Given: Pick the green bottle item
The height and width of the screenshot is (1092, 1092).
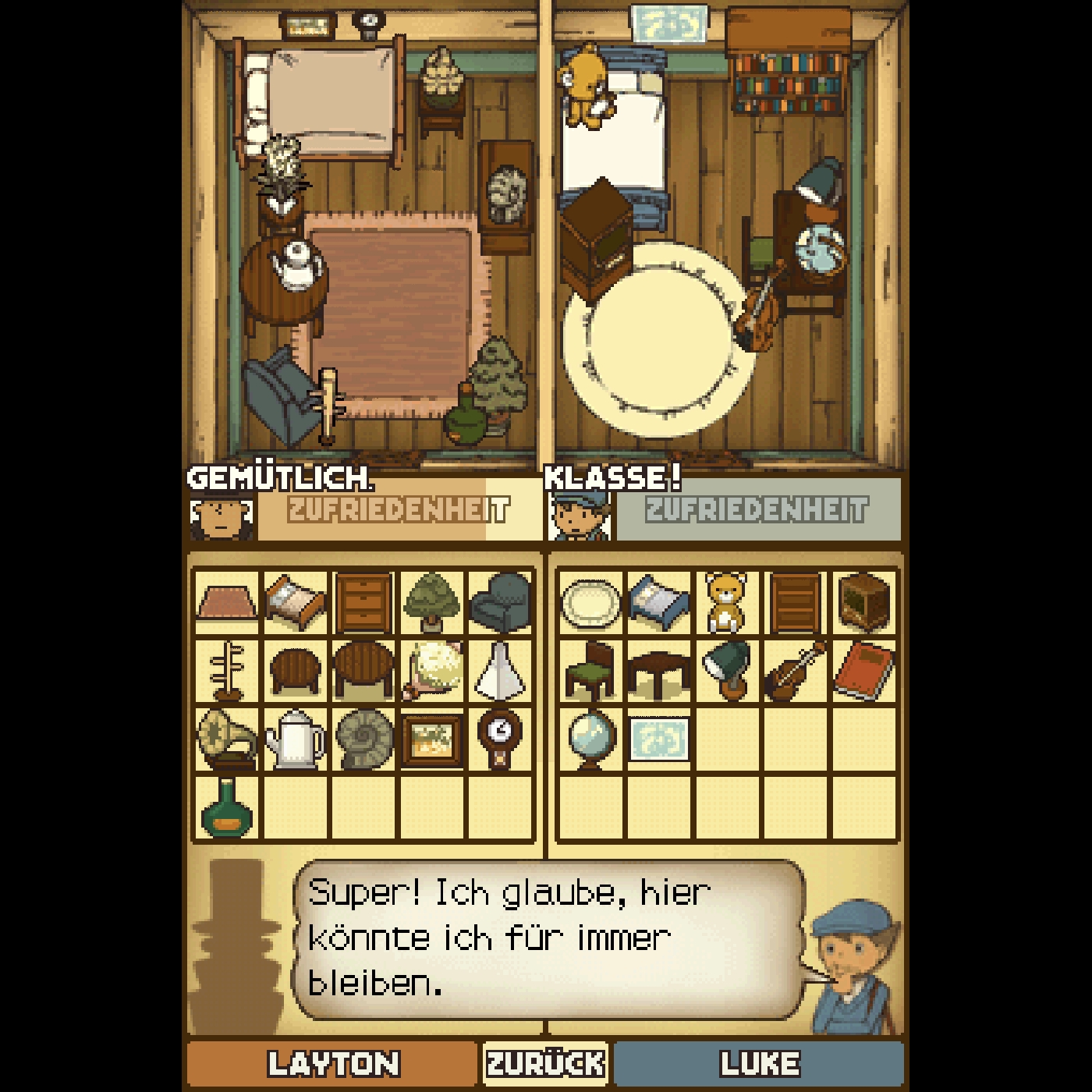Looking at the screenshot, I should click(x=226, y=807).
